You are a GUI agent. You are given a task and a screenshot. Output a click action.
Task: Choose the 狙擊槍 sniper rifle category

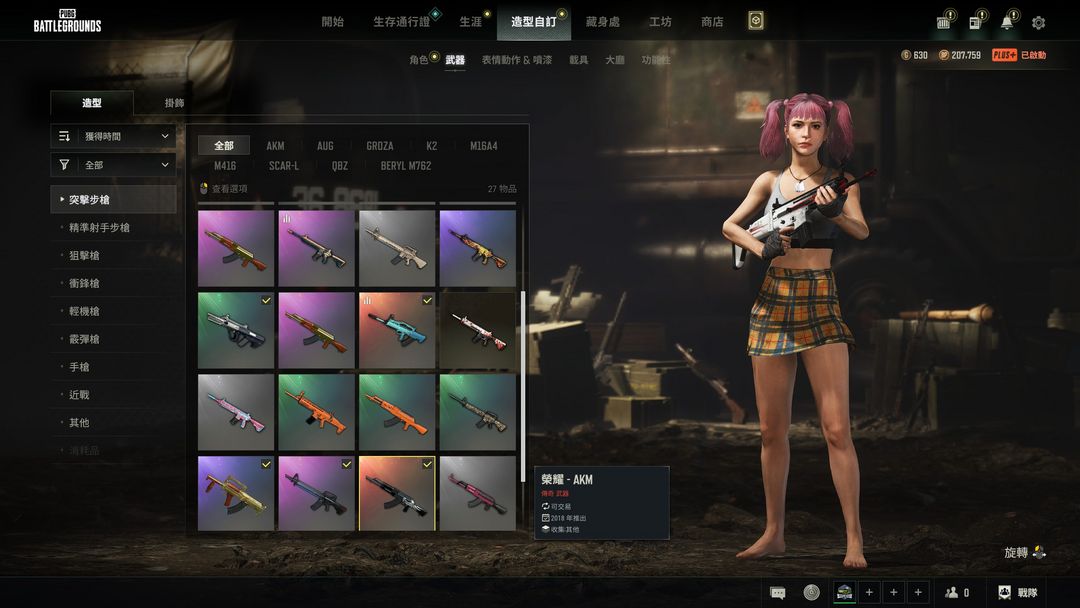point(84,256)
